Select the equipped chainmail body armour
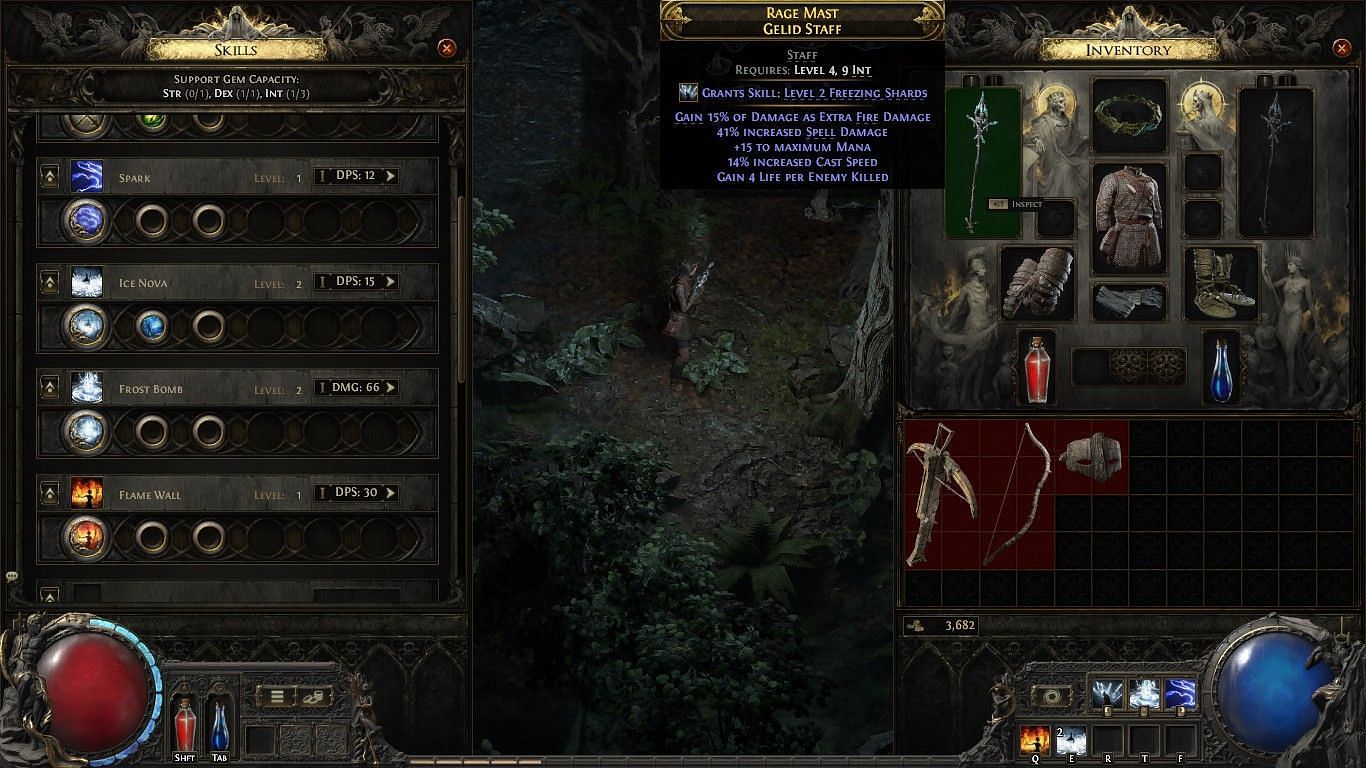 tap(1129, 218)
